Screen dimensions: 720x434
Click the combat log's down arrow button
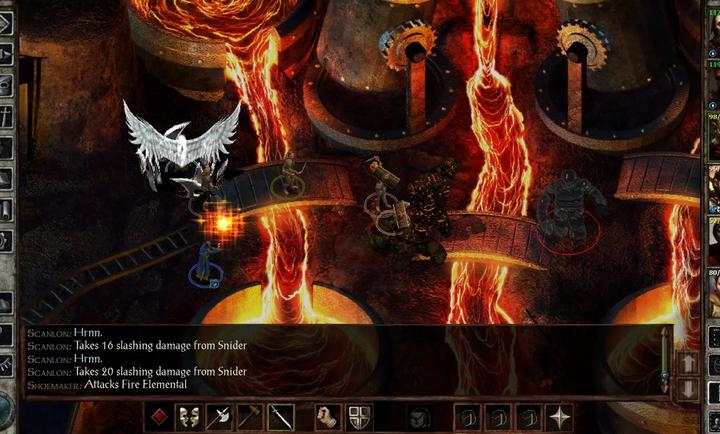pyautogui.click(x=689, y=387)
